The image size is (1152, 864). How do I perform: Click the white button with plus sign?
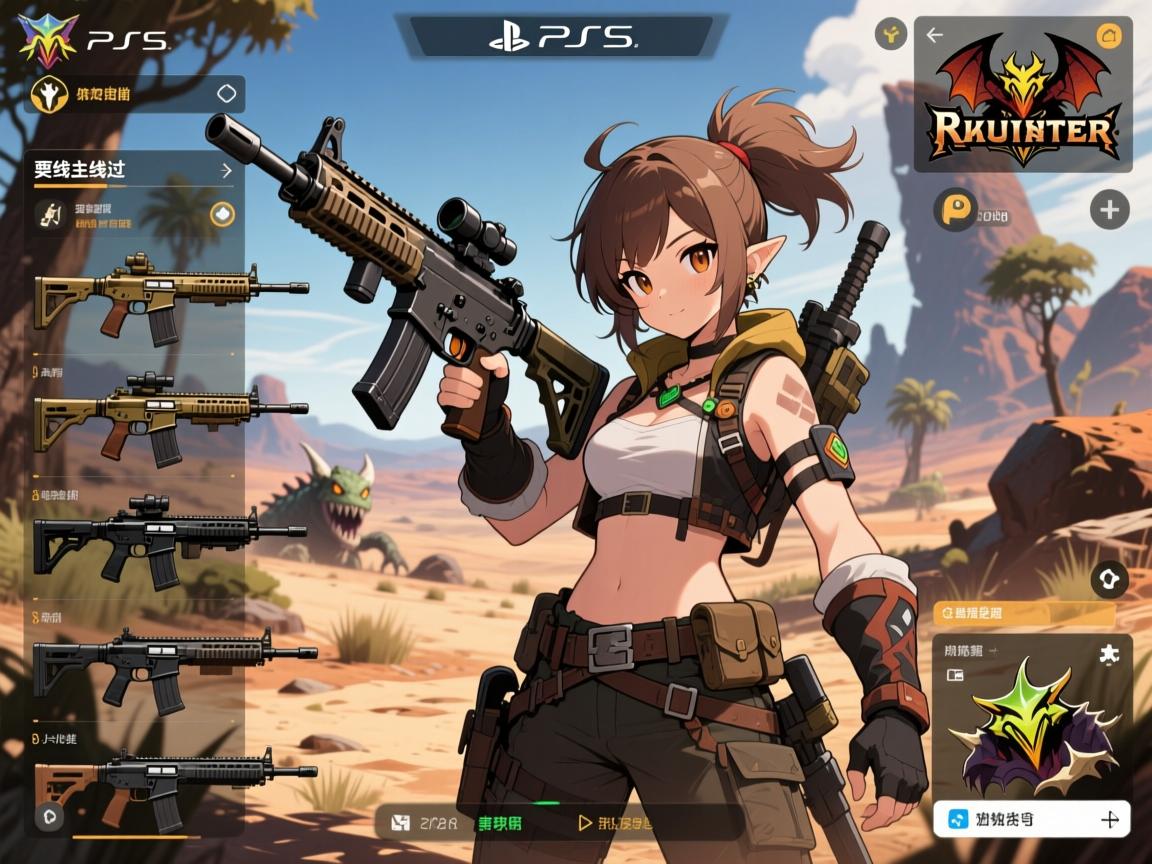(x=1032, y=819)
